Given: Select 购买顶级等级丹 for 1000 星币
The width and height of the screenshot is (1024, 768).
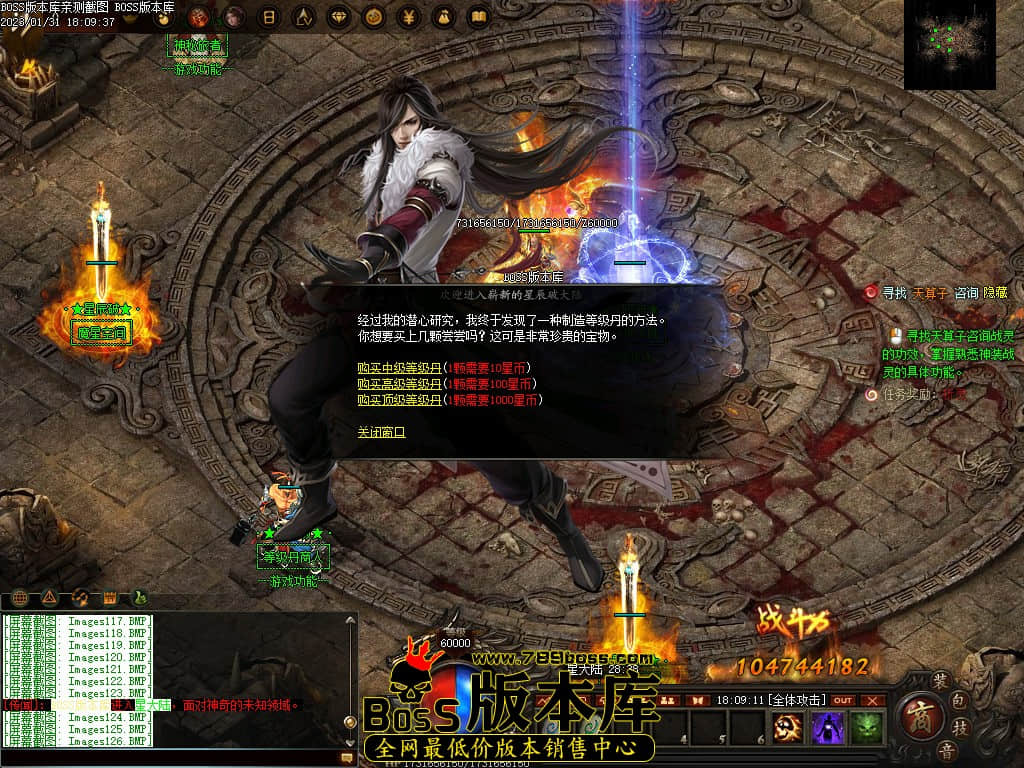Looking at the screenshot, I should tap(399, 400).
